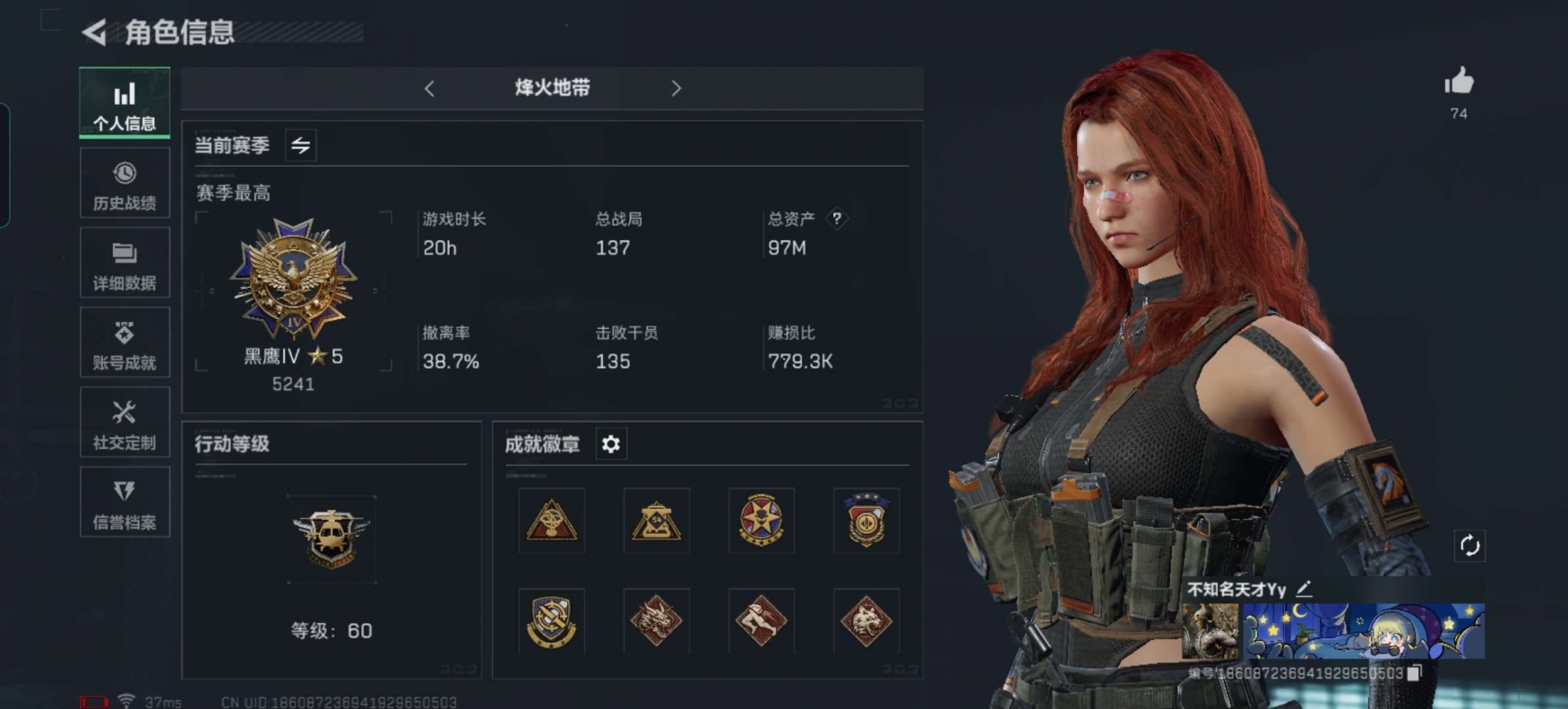Show the 详细数据 tab
The image size is (1568, 709).
click(x=125, y=264)
